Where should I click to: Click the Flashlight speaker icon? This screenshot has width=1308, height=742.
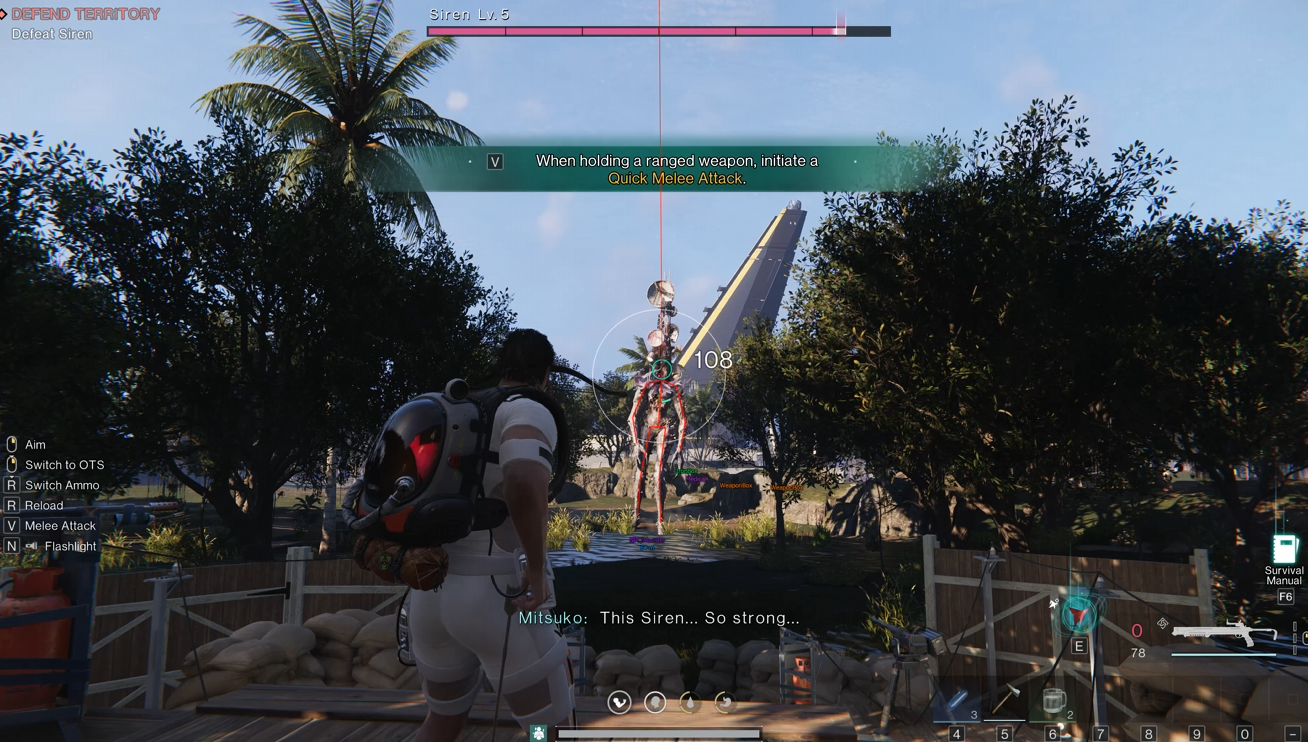point(31,546)
